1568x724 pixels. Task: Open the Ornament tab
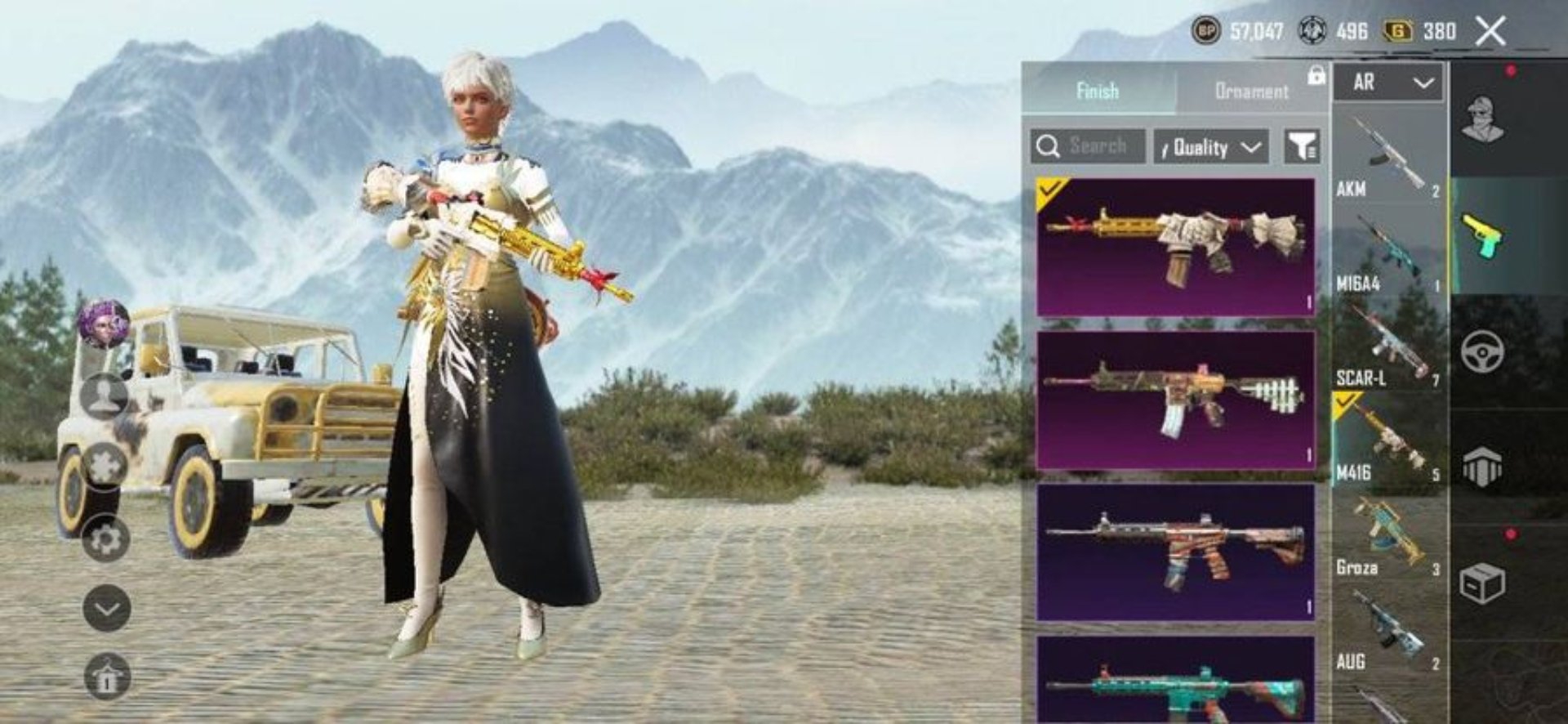tap(1251, 91)
